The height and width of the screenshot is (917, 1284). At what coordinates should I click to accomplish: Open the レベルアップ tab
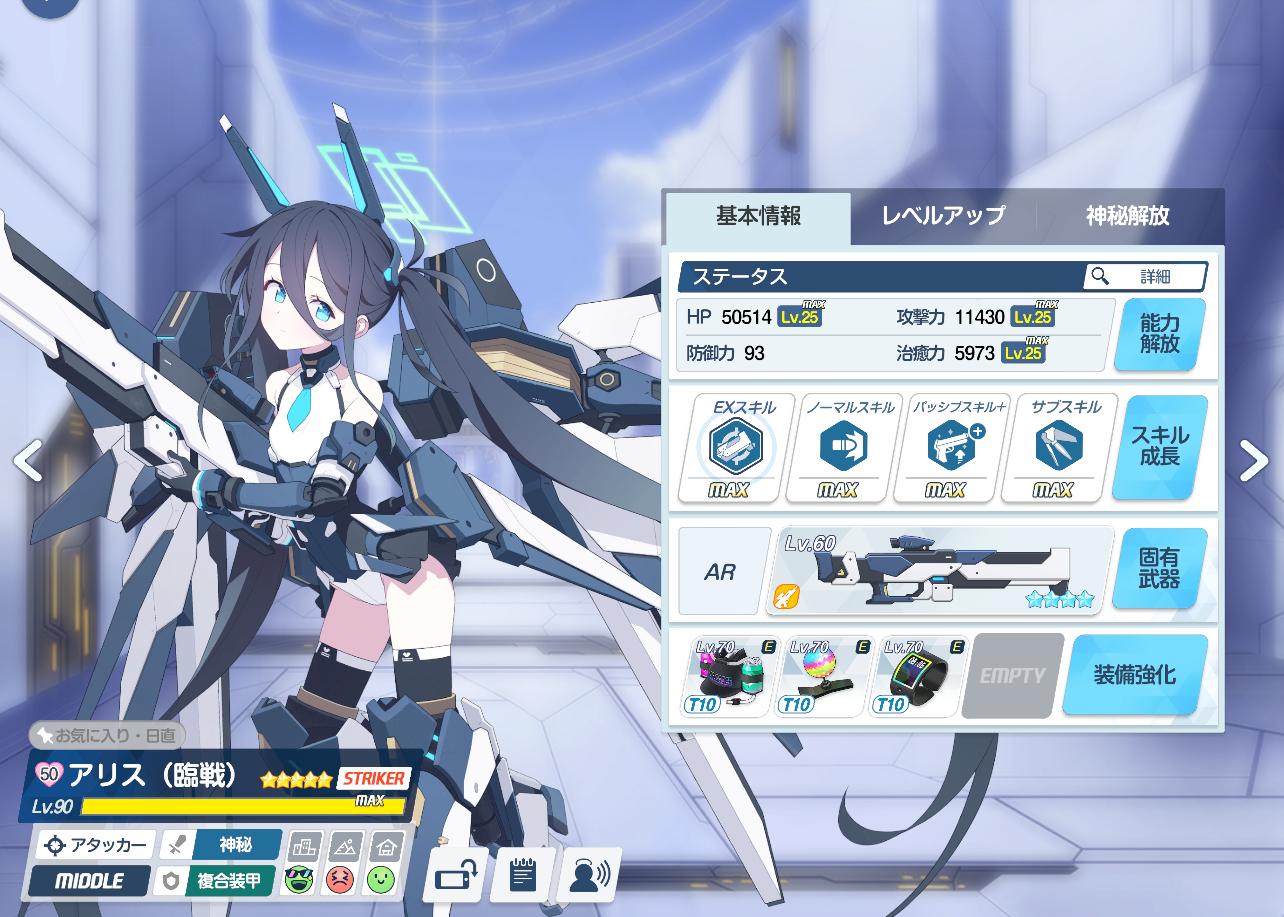pos(942,216)
